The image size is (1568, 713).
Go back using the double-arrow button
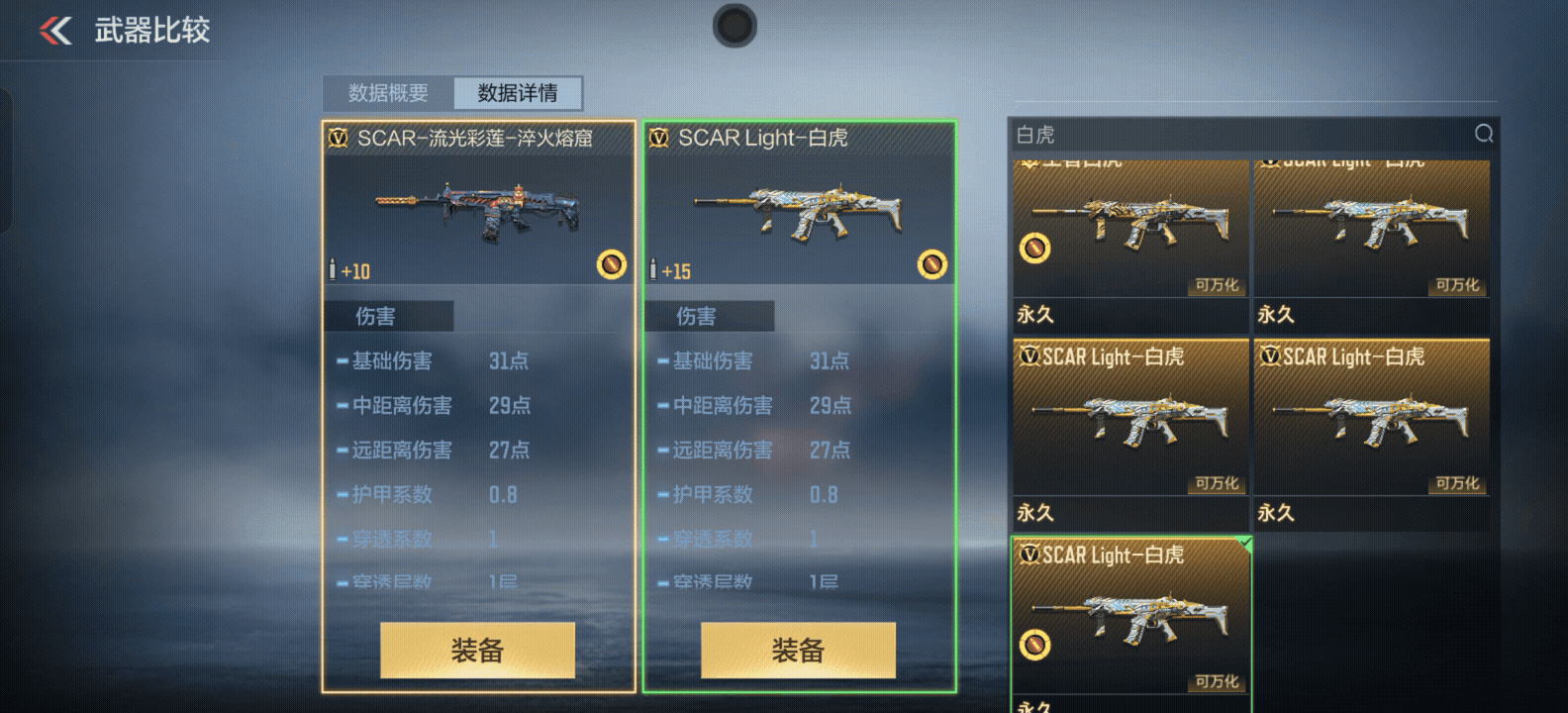pos(55,31)
